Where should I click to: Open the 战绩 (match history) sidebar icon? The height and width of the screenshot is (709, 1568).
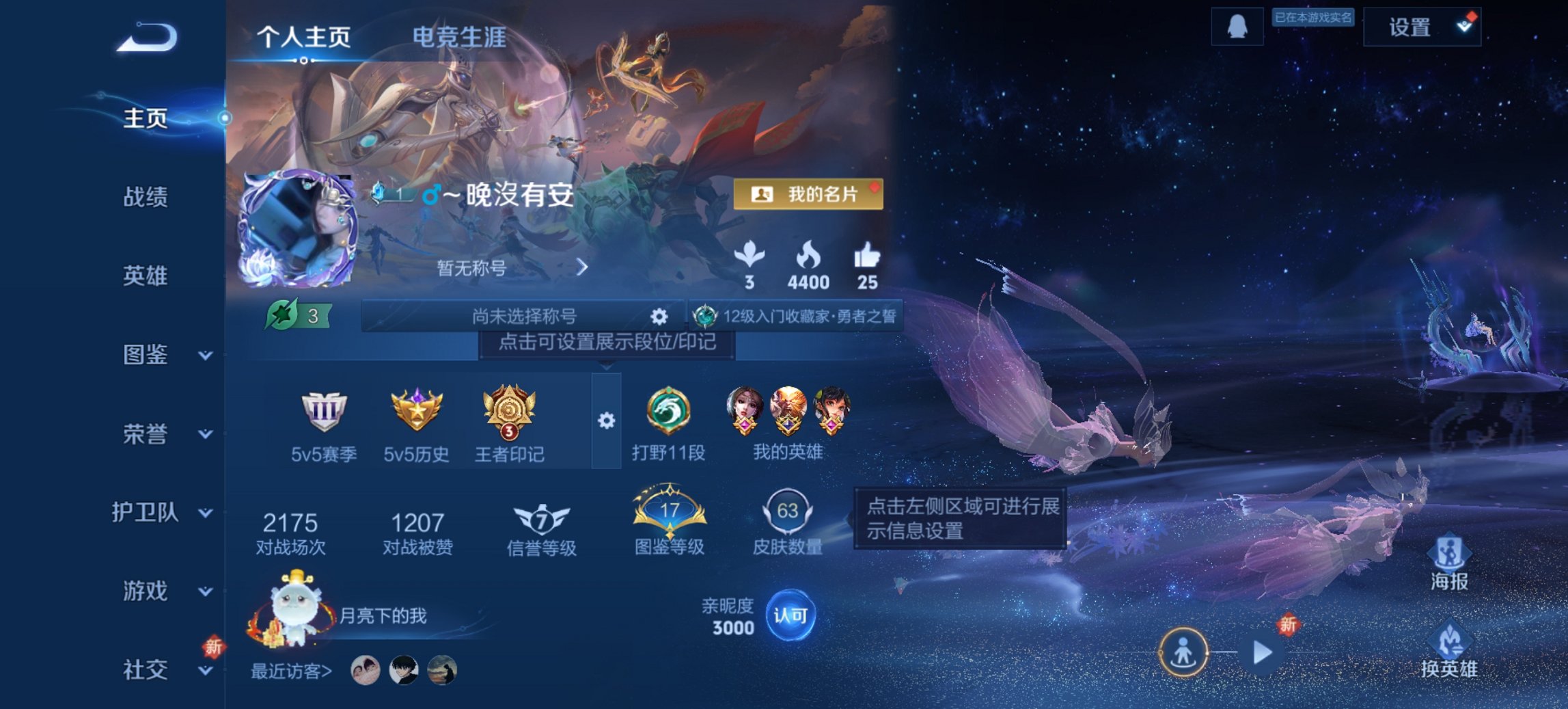[147, 196]
